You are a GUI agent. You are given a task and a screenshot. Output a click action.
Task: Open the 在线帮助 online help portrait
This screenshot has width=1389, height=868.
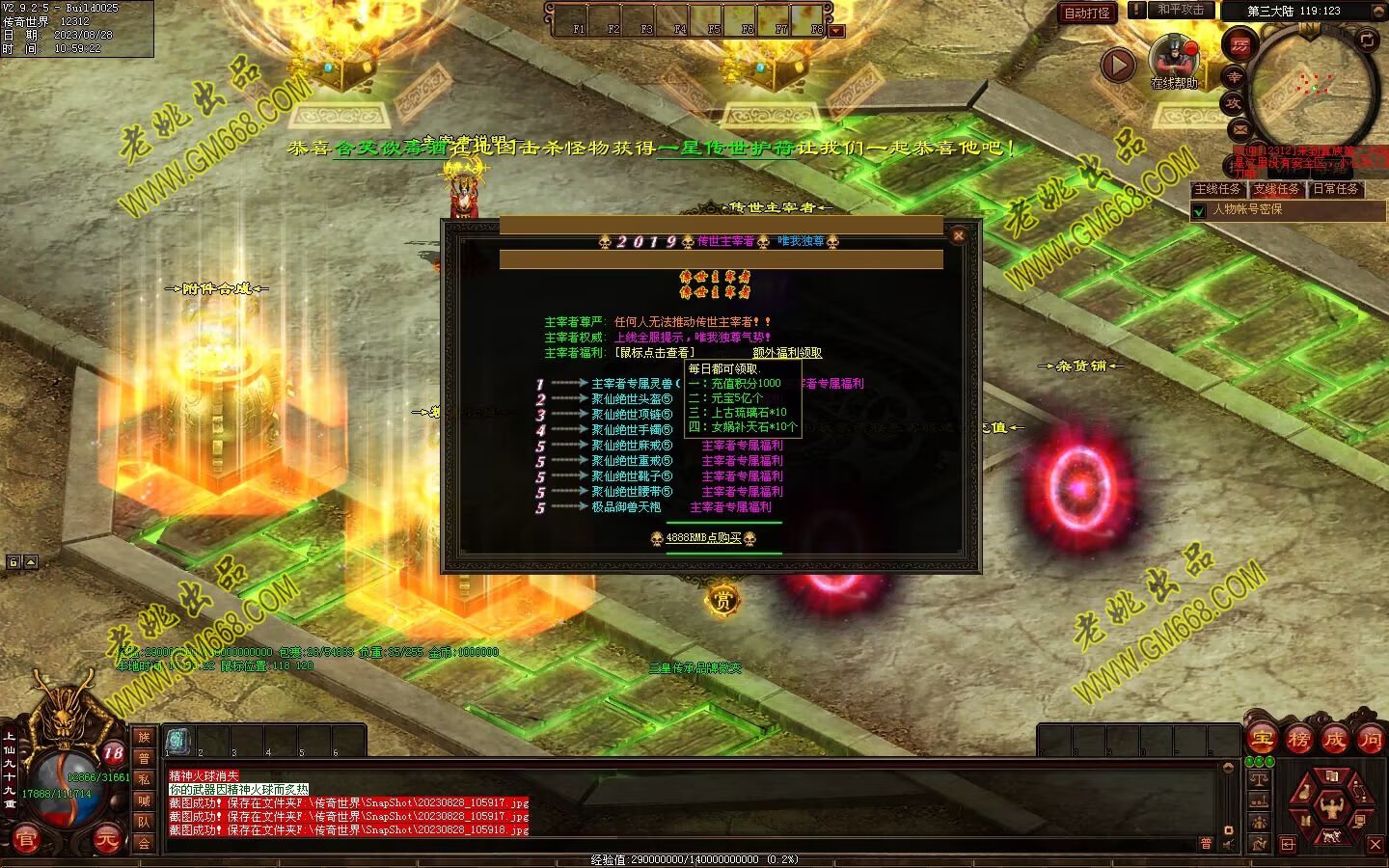(x=1174, y=60)
